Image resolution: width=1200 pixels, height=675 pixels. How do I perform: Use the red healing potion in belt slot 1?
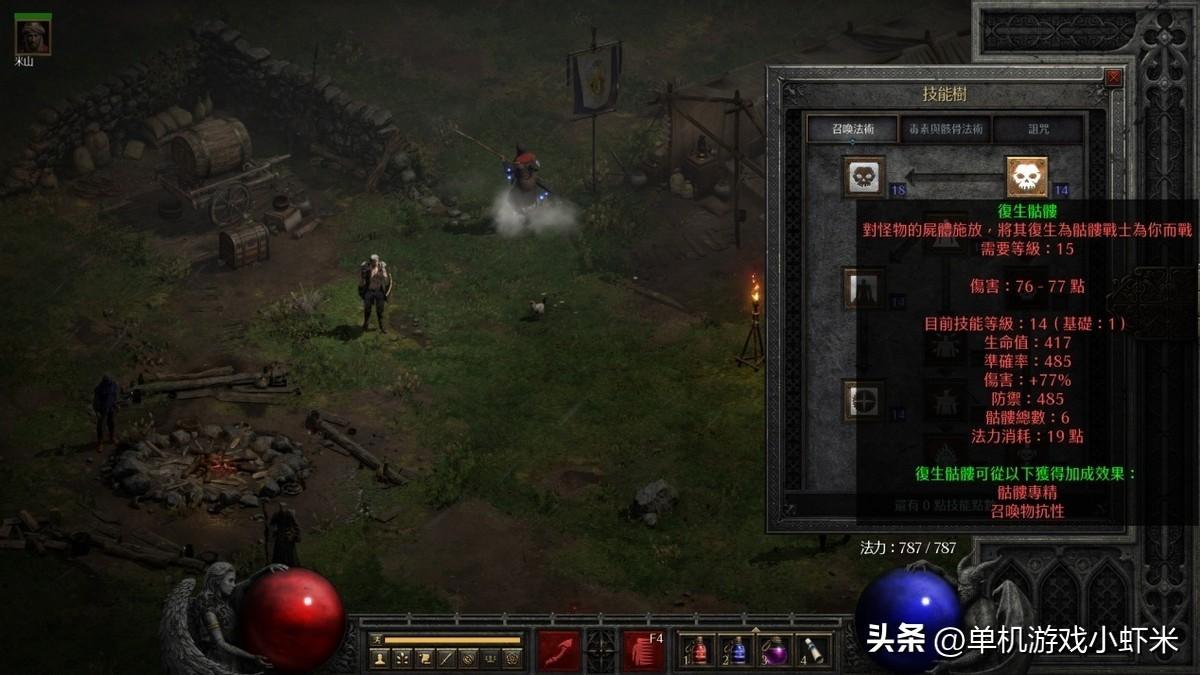pos(699,651)
